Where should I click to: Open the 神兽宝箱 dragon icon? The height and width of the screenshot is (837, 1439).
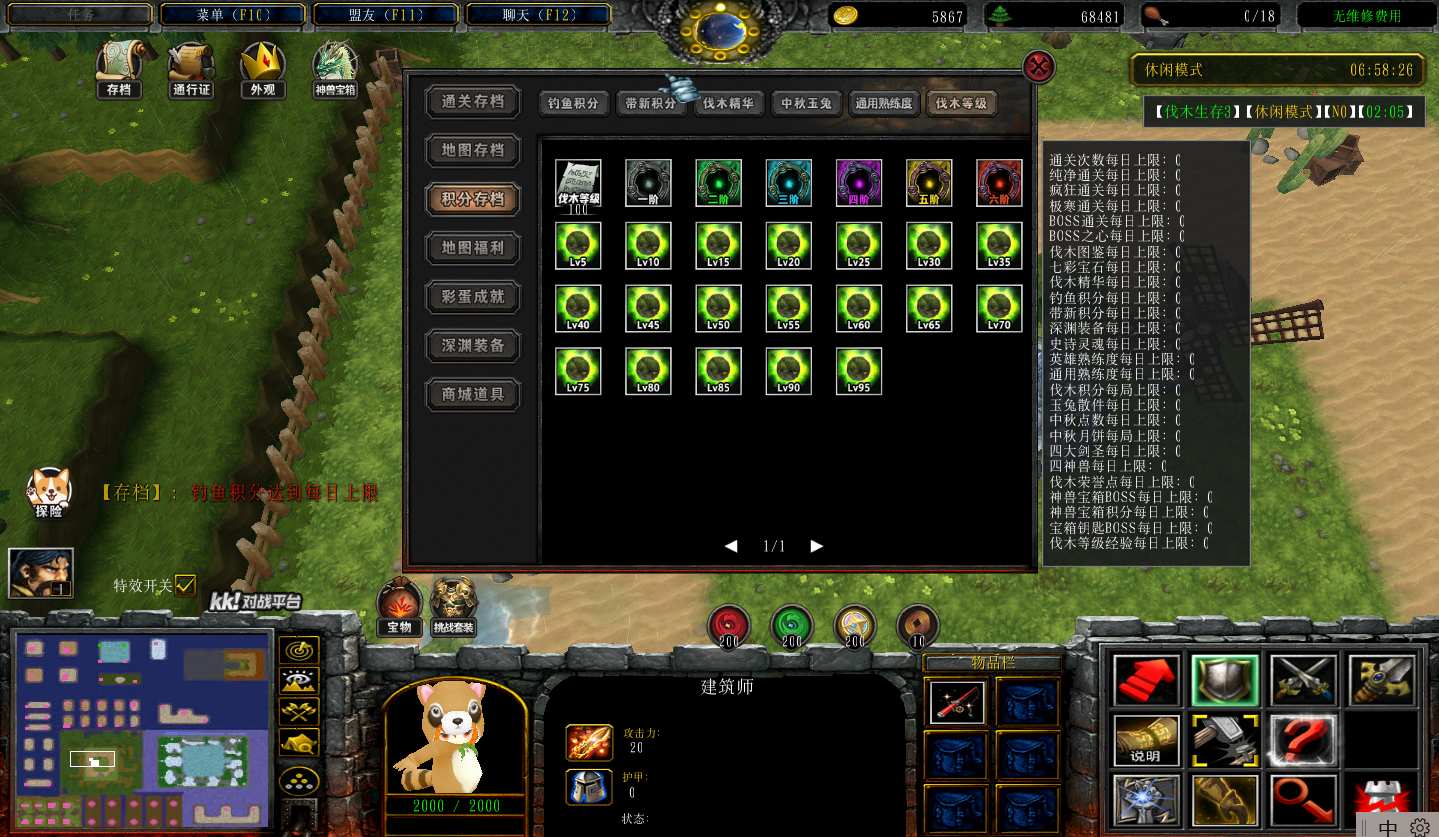coord(335,70)
